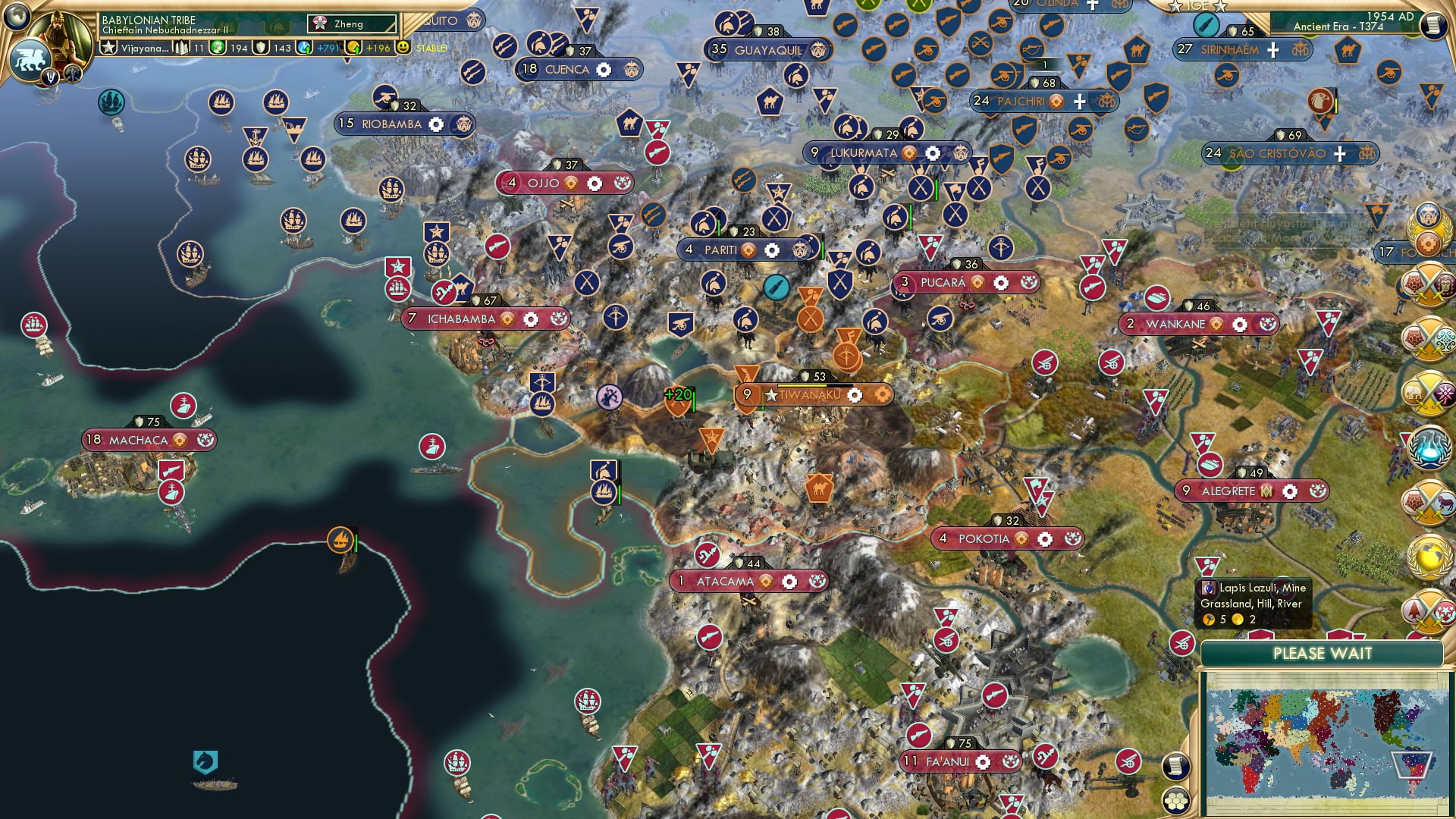Open the winged lion civilization emblem
Image resolution: width=1456 pixels, height=819 pixels.
point(30,59)
